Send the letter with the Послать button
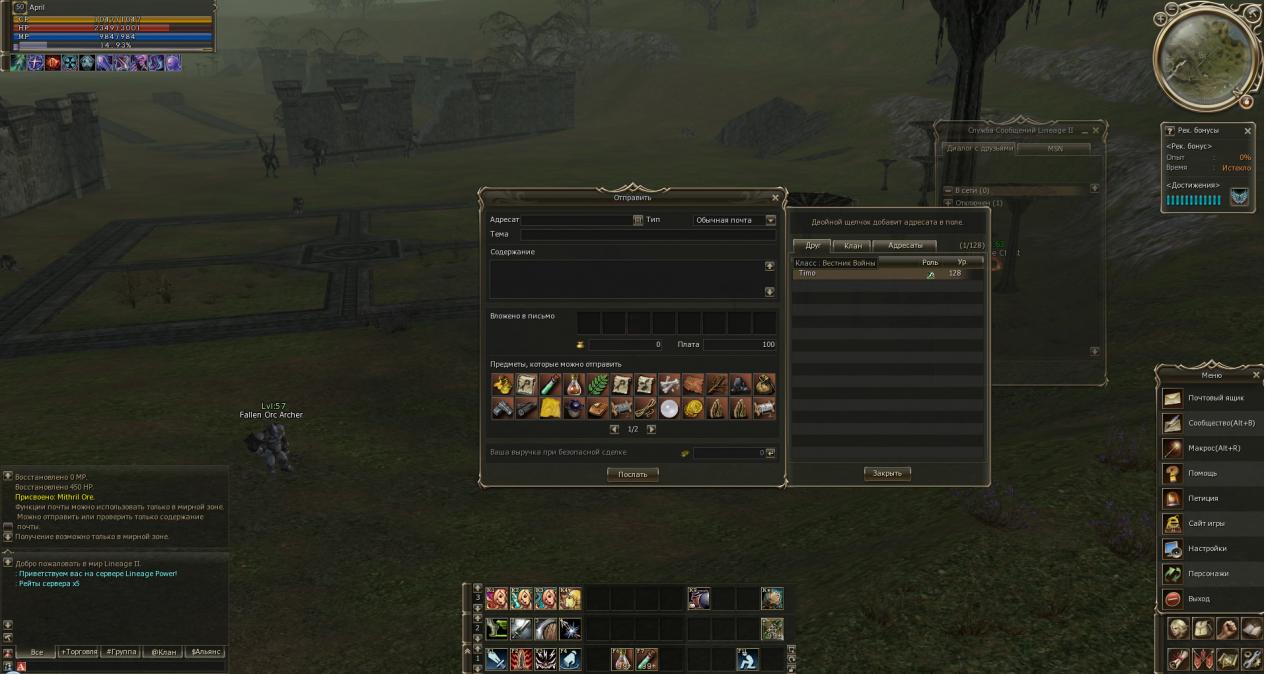Viewport: 1266px width, 674px height. pos(632,474)
